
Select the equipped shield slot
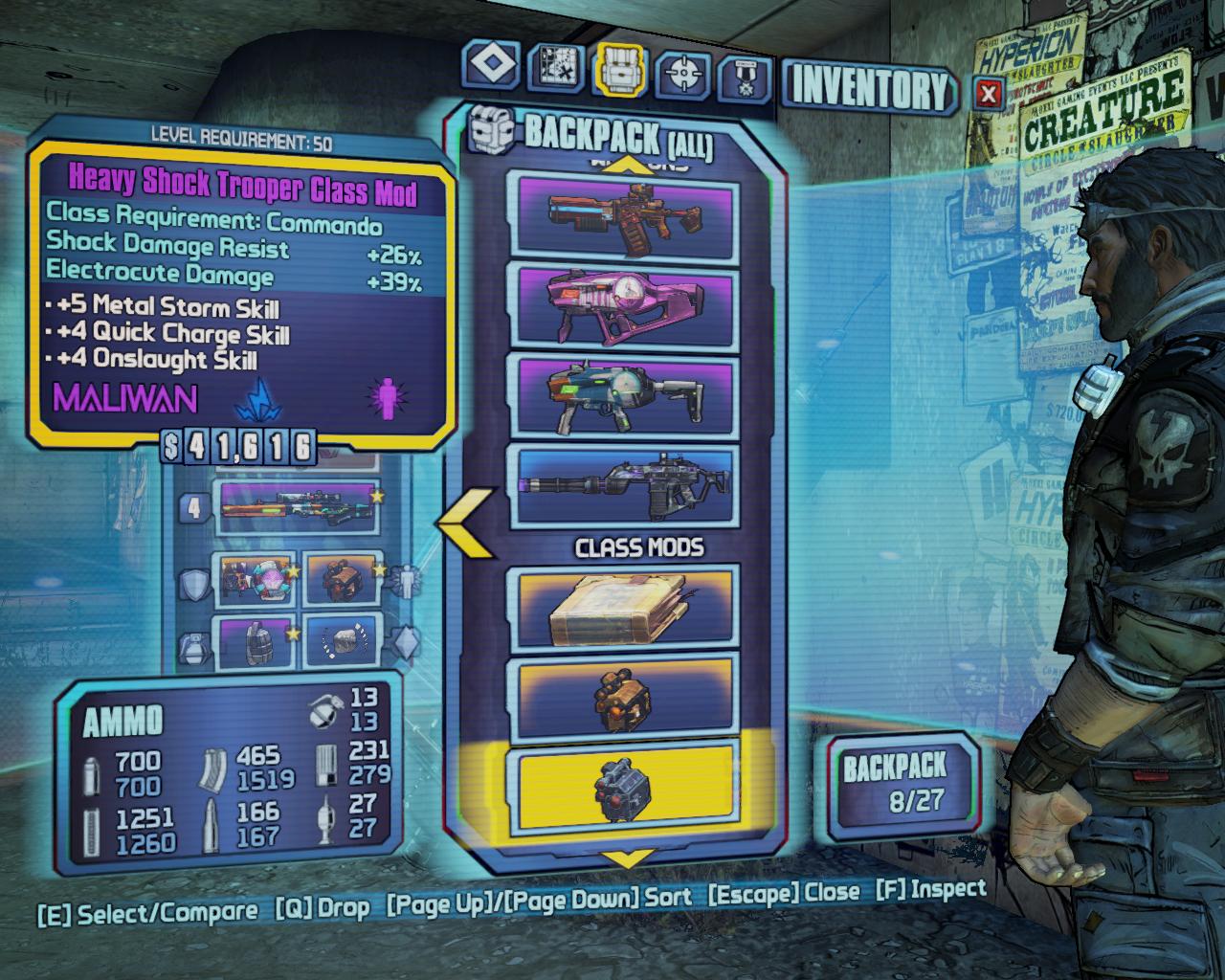pos(255,580)
